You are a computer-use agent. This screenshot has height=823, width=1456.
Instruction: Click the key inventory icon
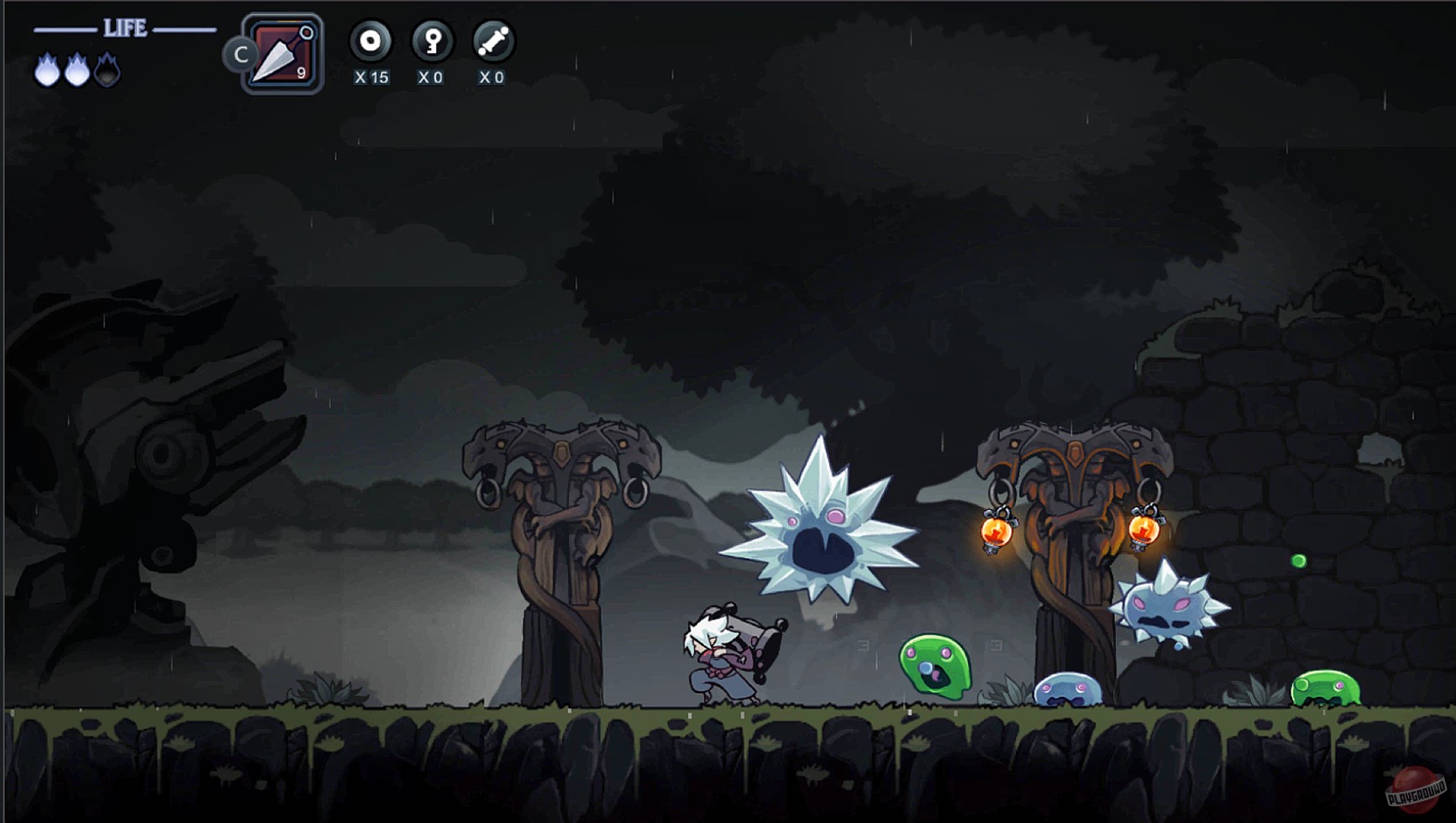click(x=430, y=39)
